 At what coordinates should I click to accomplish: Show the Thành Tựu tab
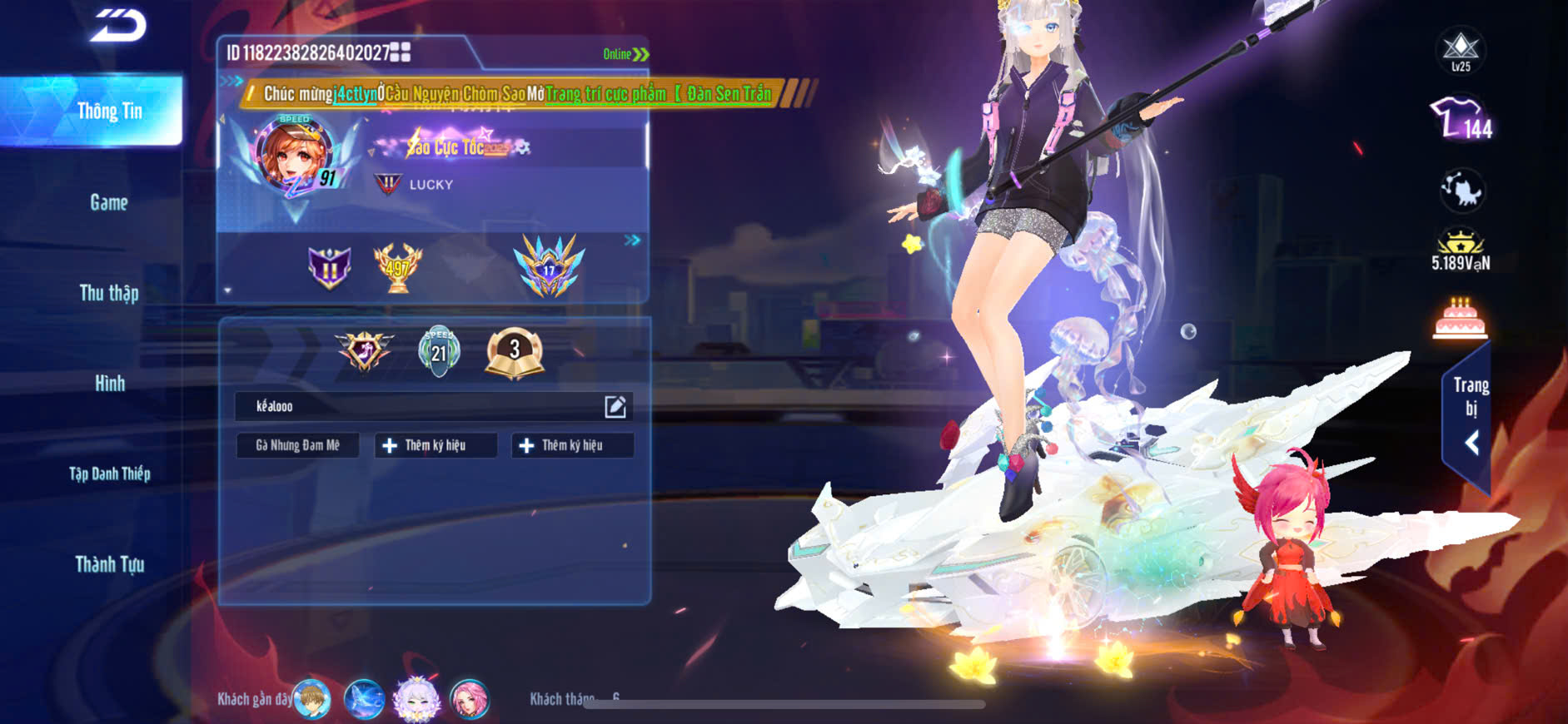pyautogui.click(x=109, y=564)
